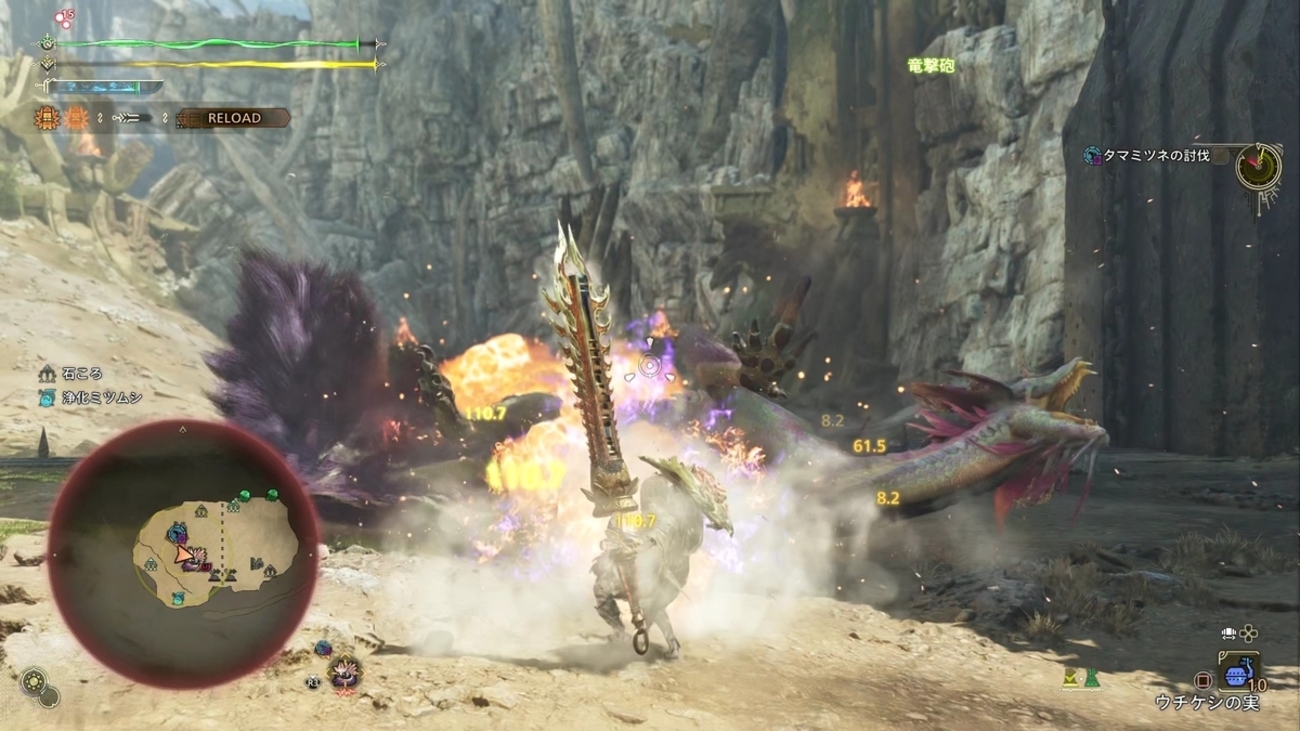Click the target monster icon beside the minimap
This screenshot has width=1300, height=731.
click(346, 671)
